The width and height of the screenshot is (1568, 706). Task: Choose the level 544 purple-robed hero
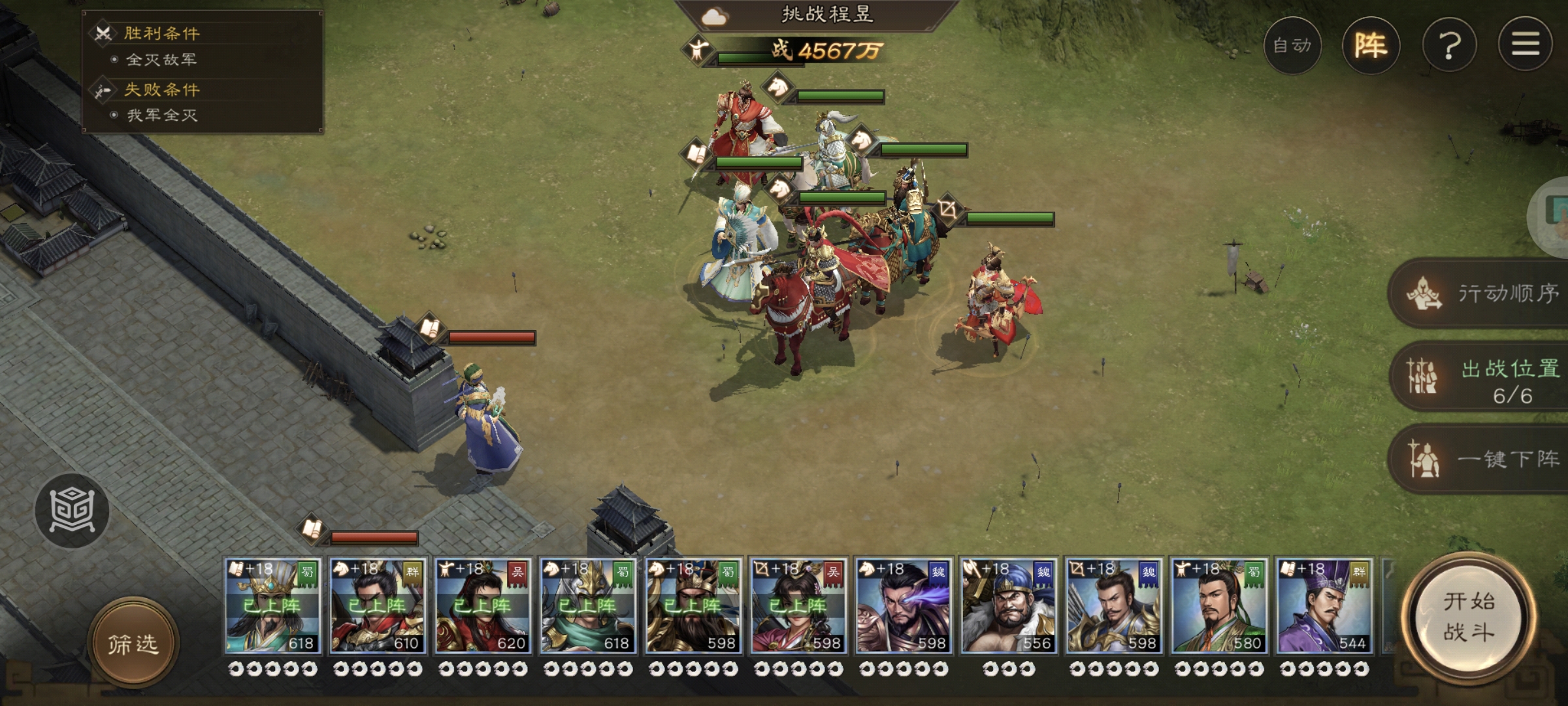click(1324, 606)
